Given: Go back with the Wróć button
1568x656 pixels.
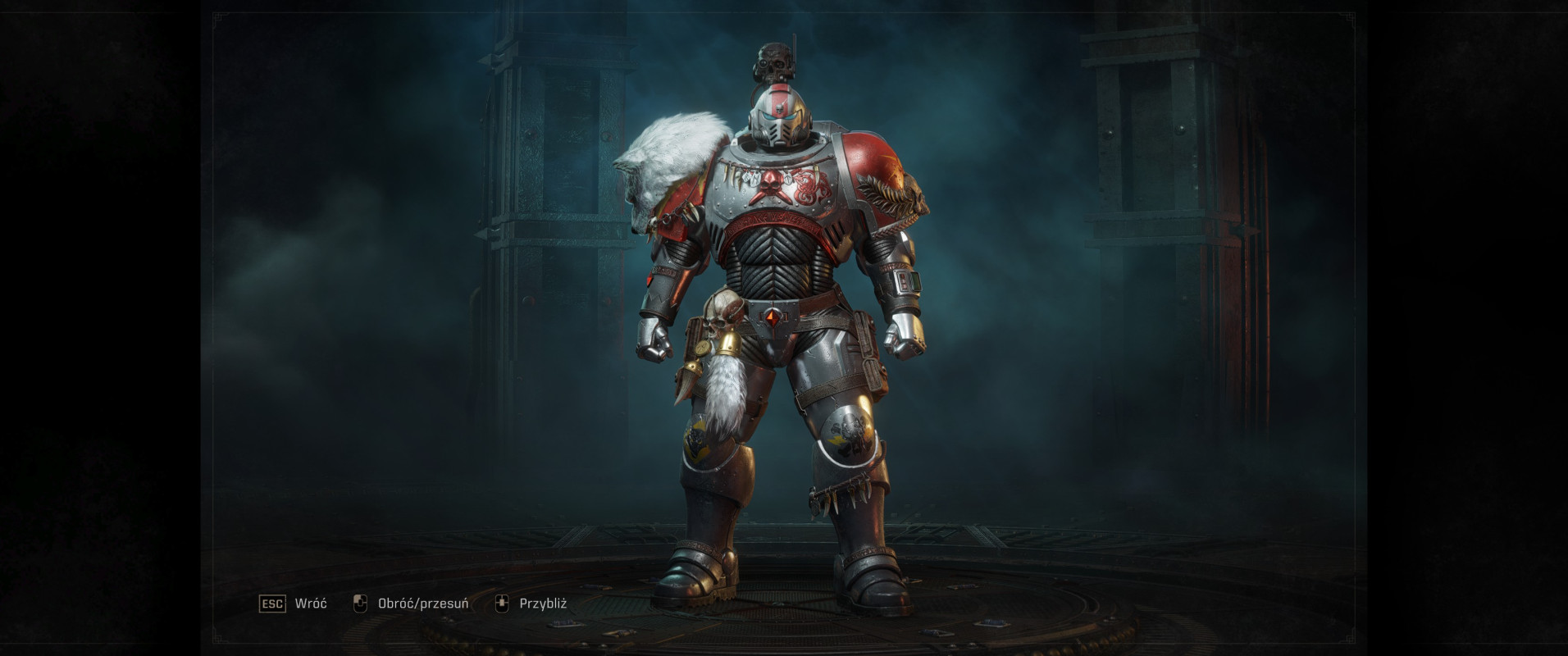Looking at the screenshot, I should click(293, 604).
